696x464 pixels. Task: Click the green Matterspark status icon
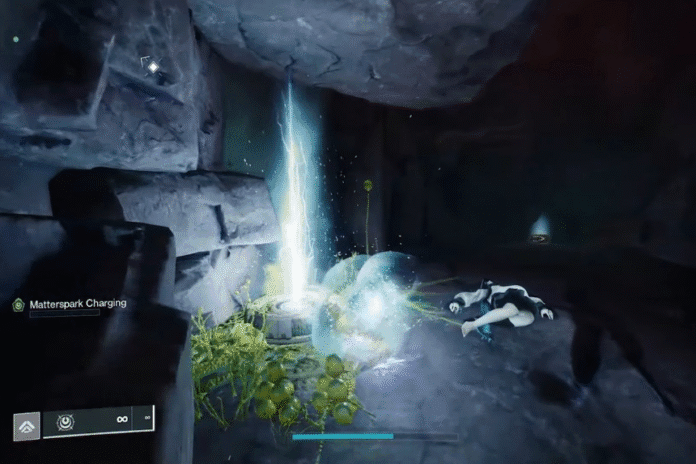pyautogui.click(x=17, y=304)
